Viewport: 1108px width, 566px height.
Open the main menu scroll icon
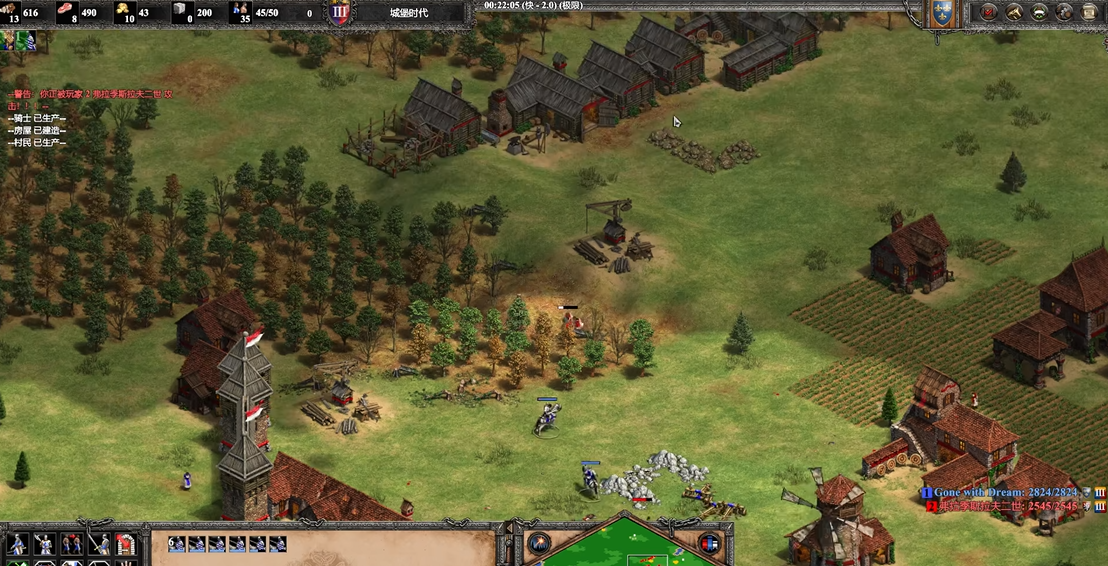click(1089, 12)
